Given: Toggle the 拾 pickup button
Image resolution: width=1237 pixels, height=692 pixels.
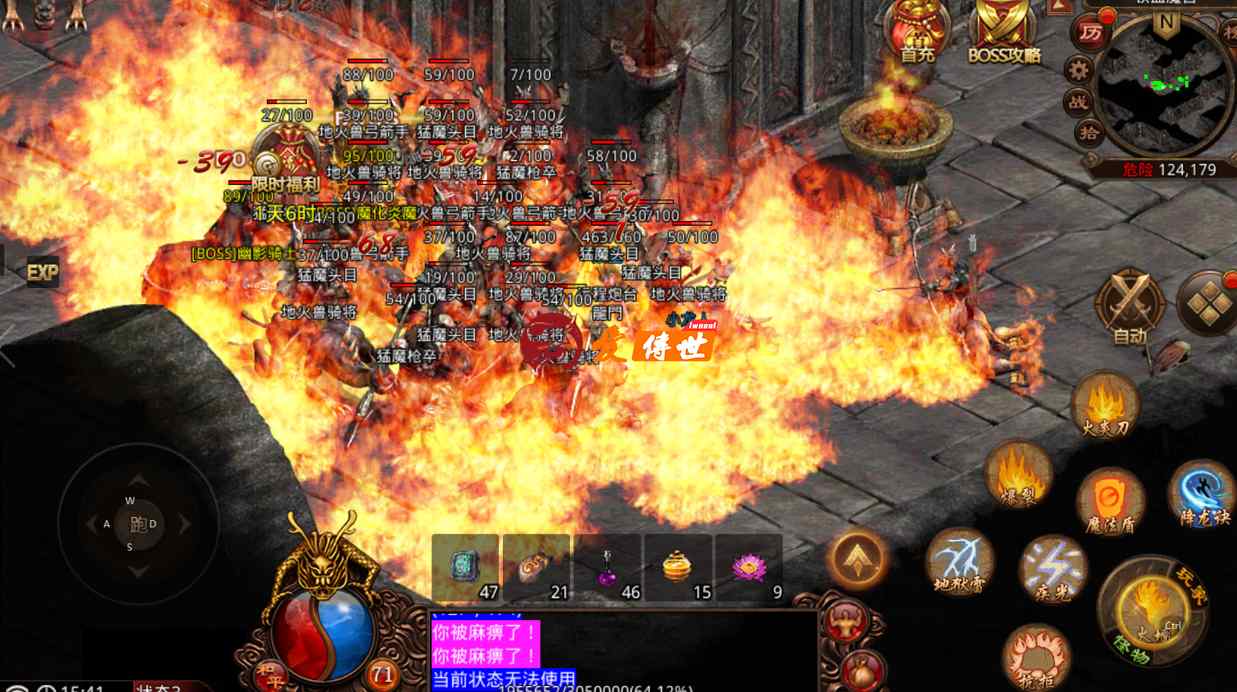Looking at the screenshot, I should click(1090, 132).
